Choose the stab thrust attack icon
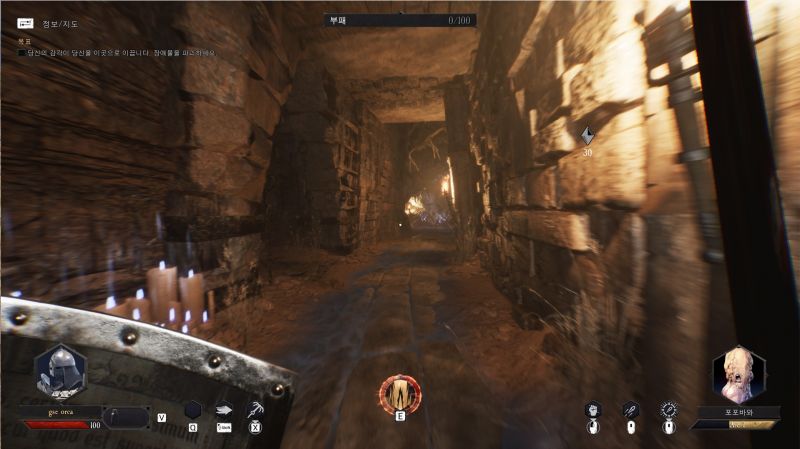 point(630,410)
